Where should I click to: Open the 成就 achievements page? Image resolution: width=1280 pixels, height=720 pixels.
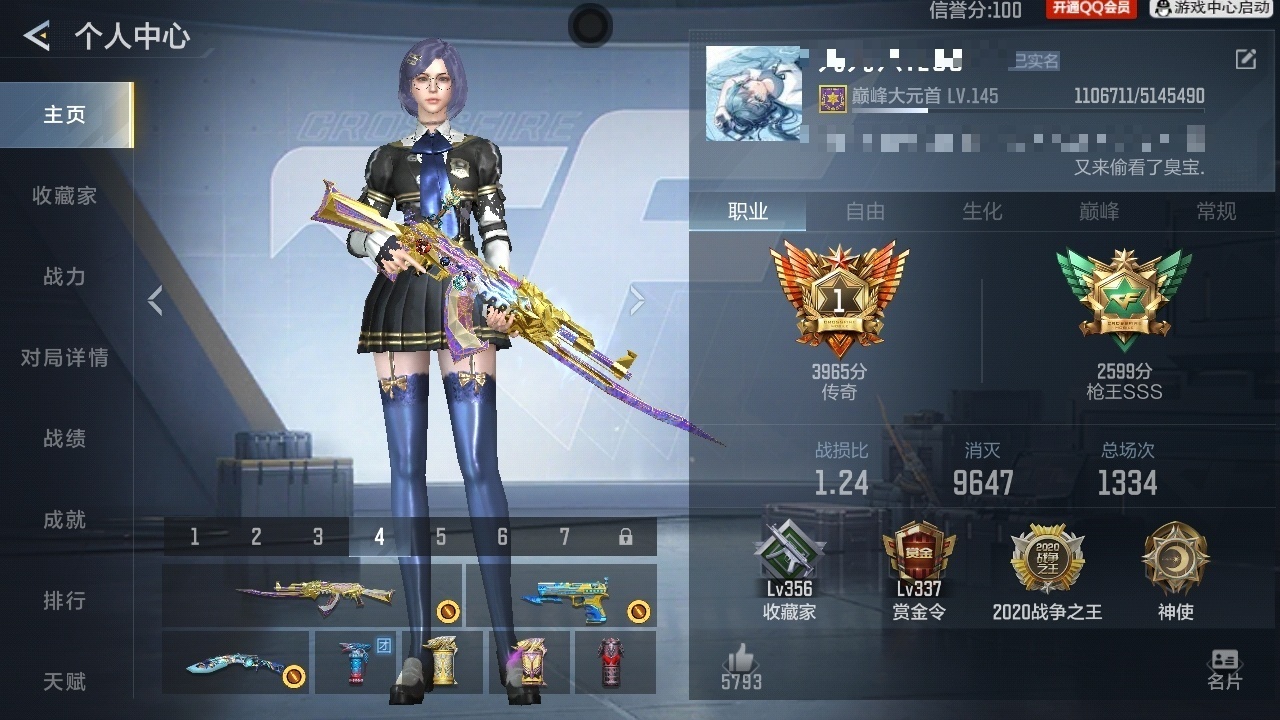point(65,520)
